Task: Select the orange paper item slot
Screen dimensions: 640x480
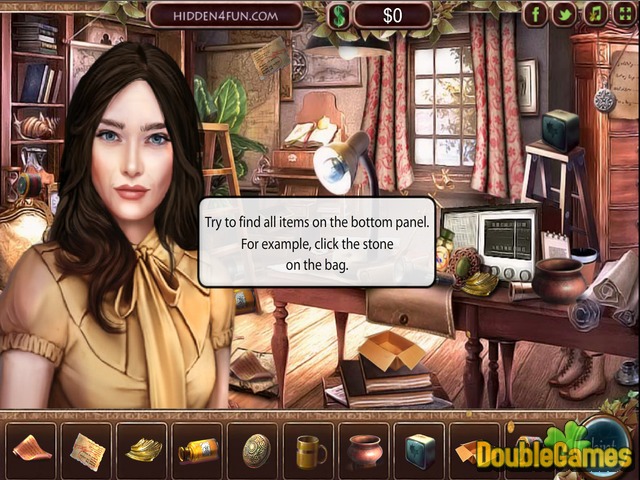Action: click(31, 447)
